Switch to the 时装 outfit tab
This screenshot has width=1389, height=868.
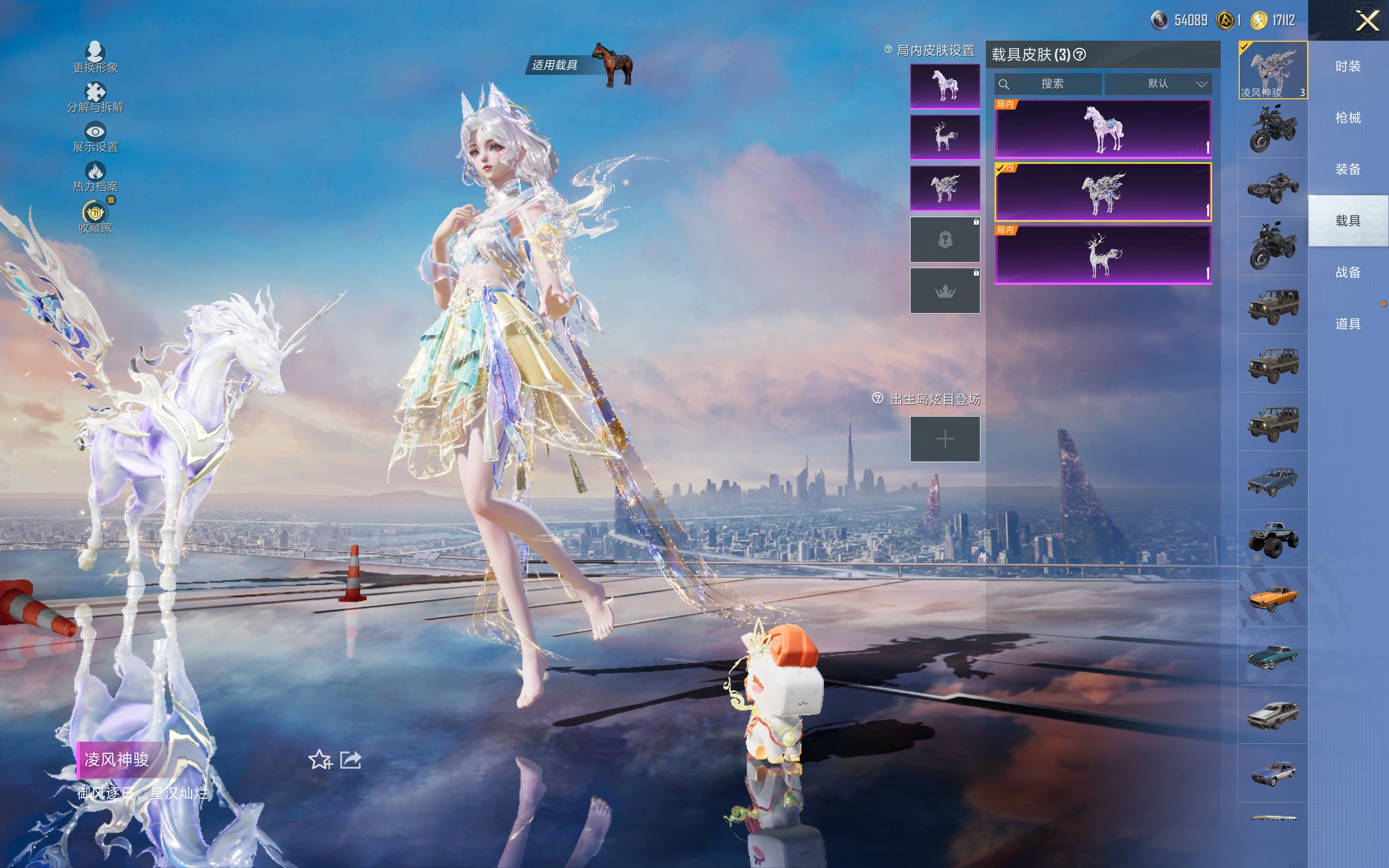point(1348,67)
